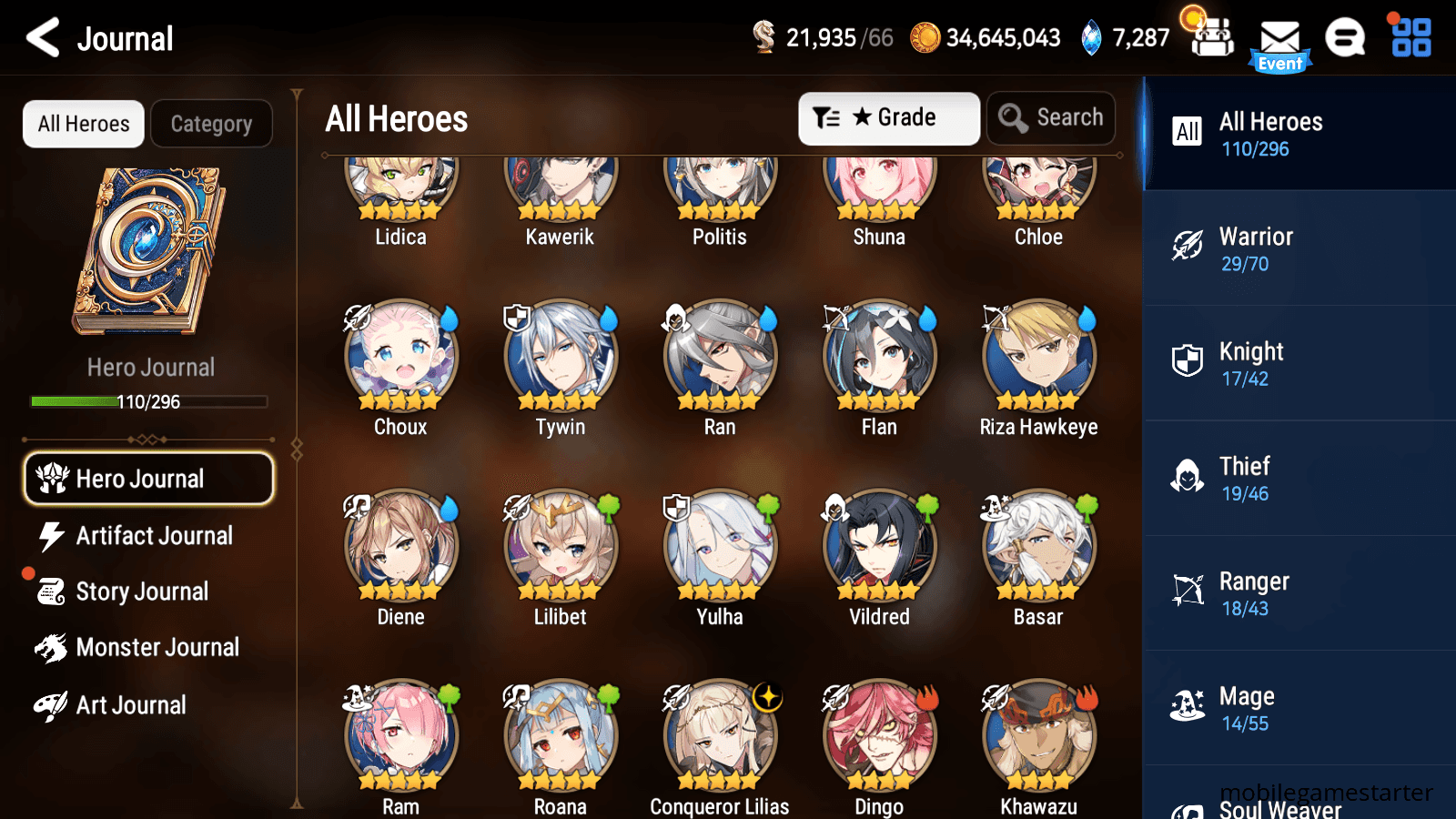This screenshot has width=1456, height=819.
Task: Switch to the All Heroes tab
Action: (x=83, y=124)
